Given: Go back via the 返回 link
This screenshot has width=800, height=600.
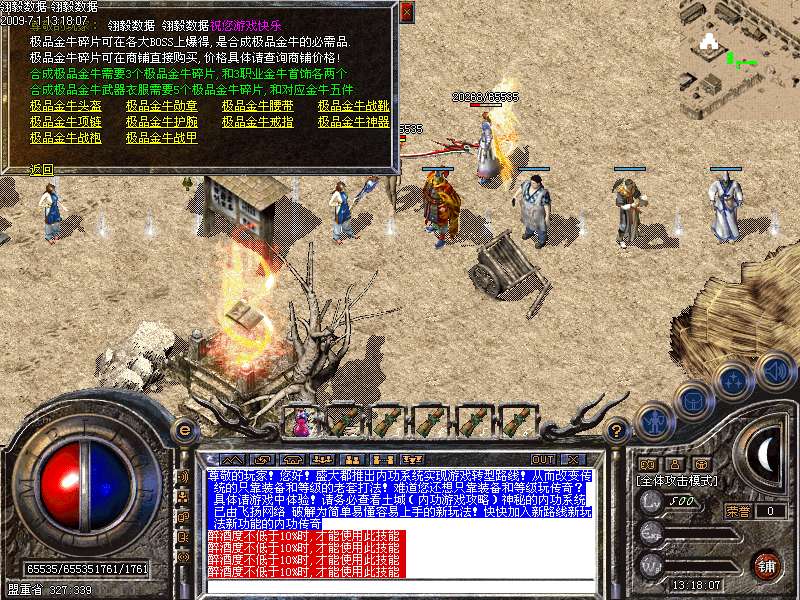Looking at the screenshot, I should click(x=41, y=170).
